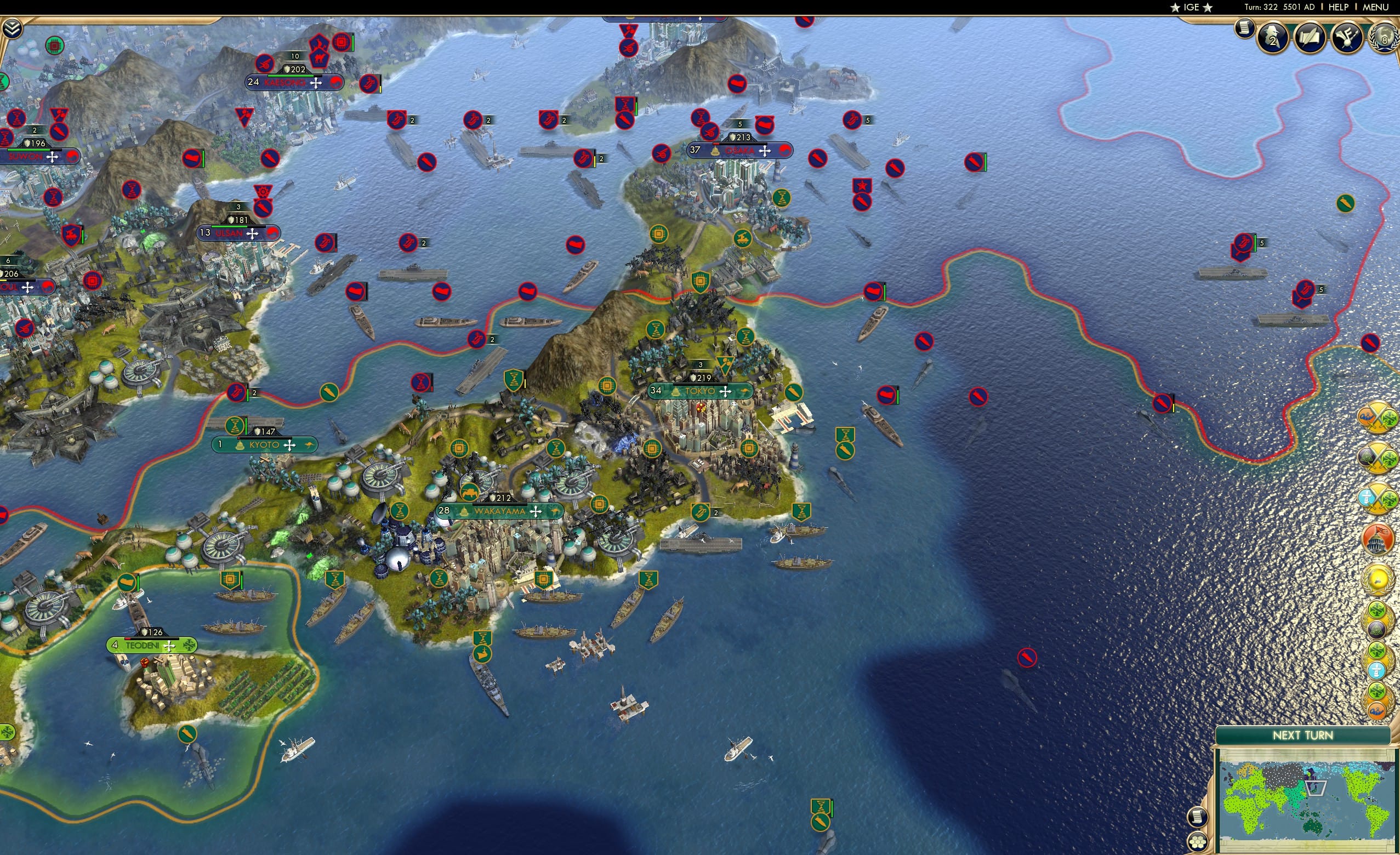Screen dimensions: 1400x855
Task: Open the IGE editor from the top bar
Action: [x=1191, y=7]
